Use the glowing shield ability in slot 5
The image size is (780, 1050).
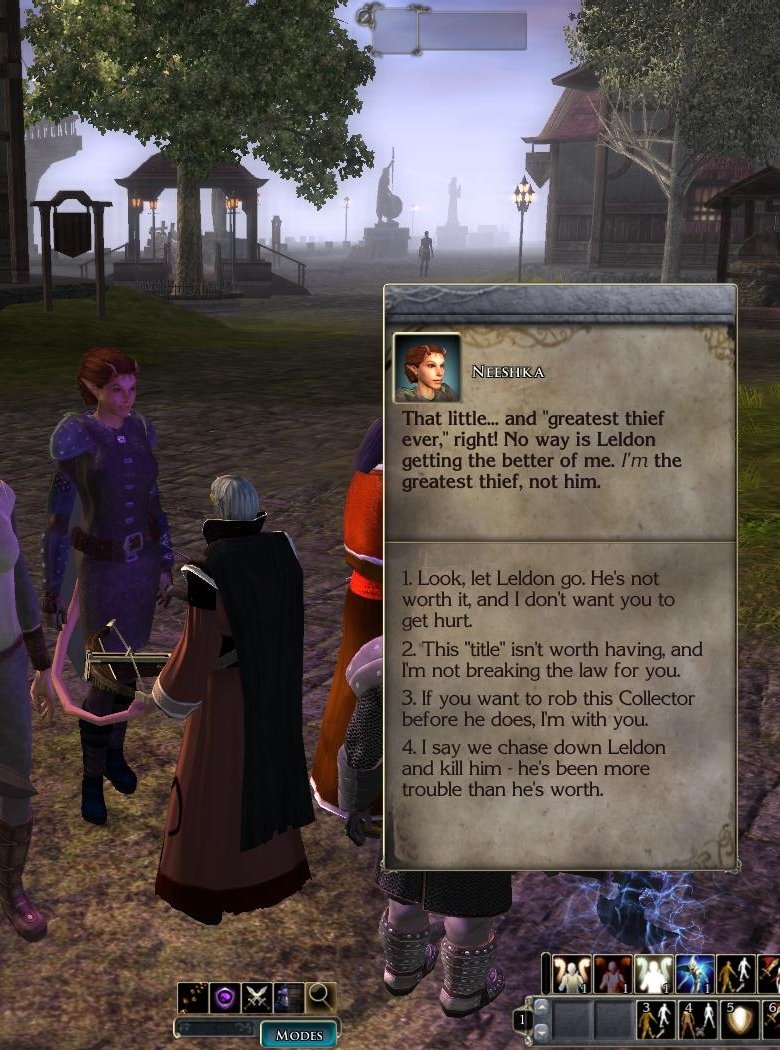click(740, 1020)
